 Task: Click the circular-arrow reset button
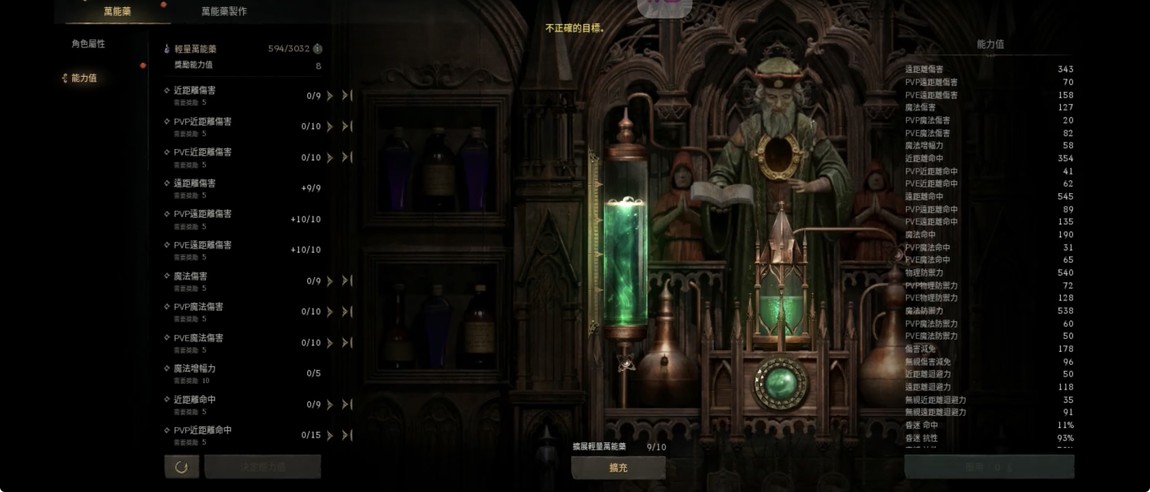(181, 467)
